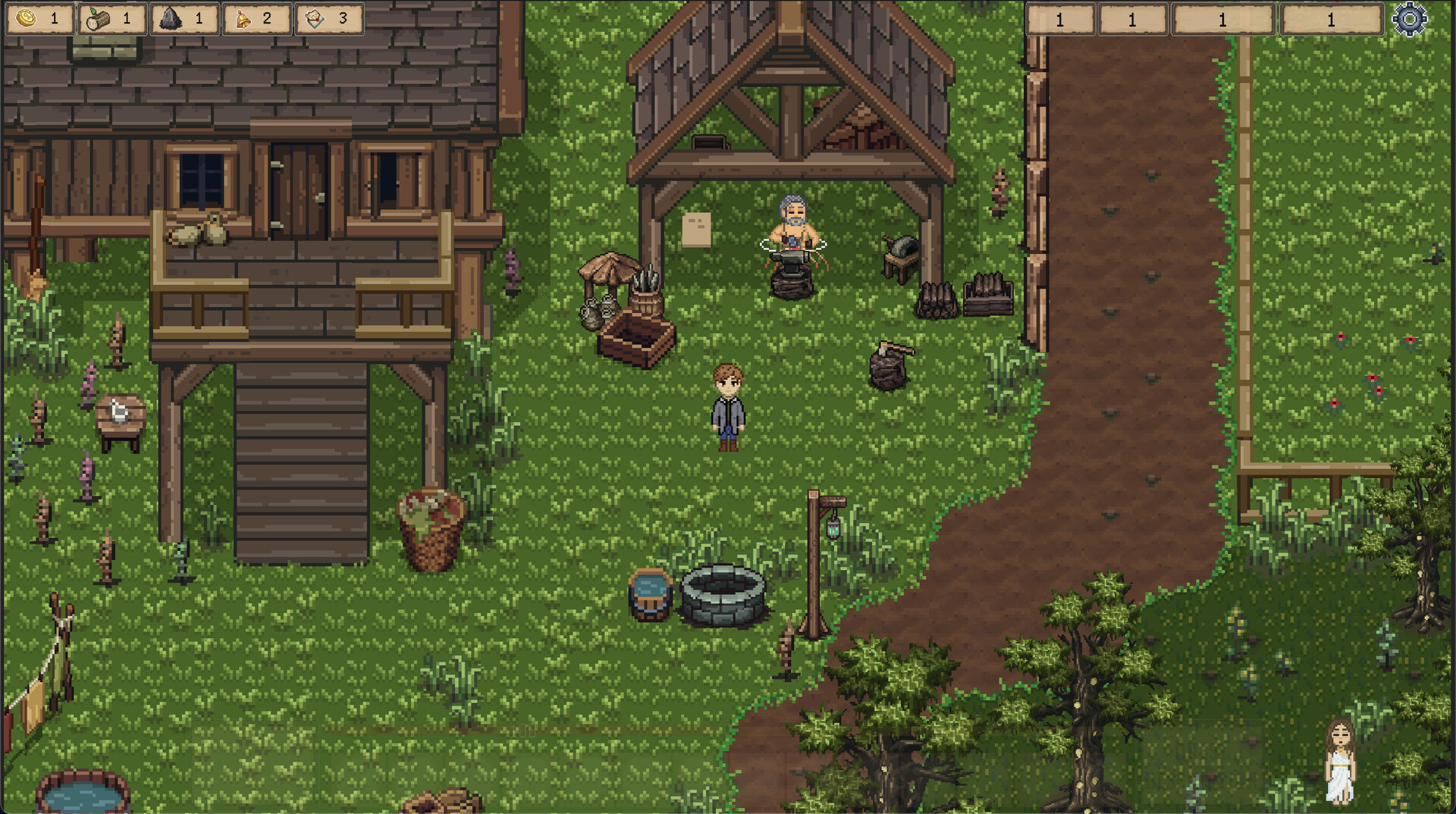Click the anvil where the blacksmith works
Image resolution: width=1456 pixels, height=814 pixels.
791,261
